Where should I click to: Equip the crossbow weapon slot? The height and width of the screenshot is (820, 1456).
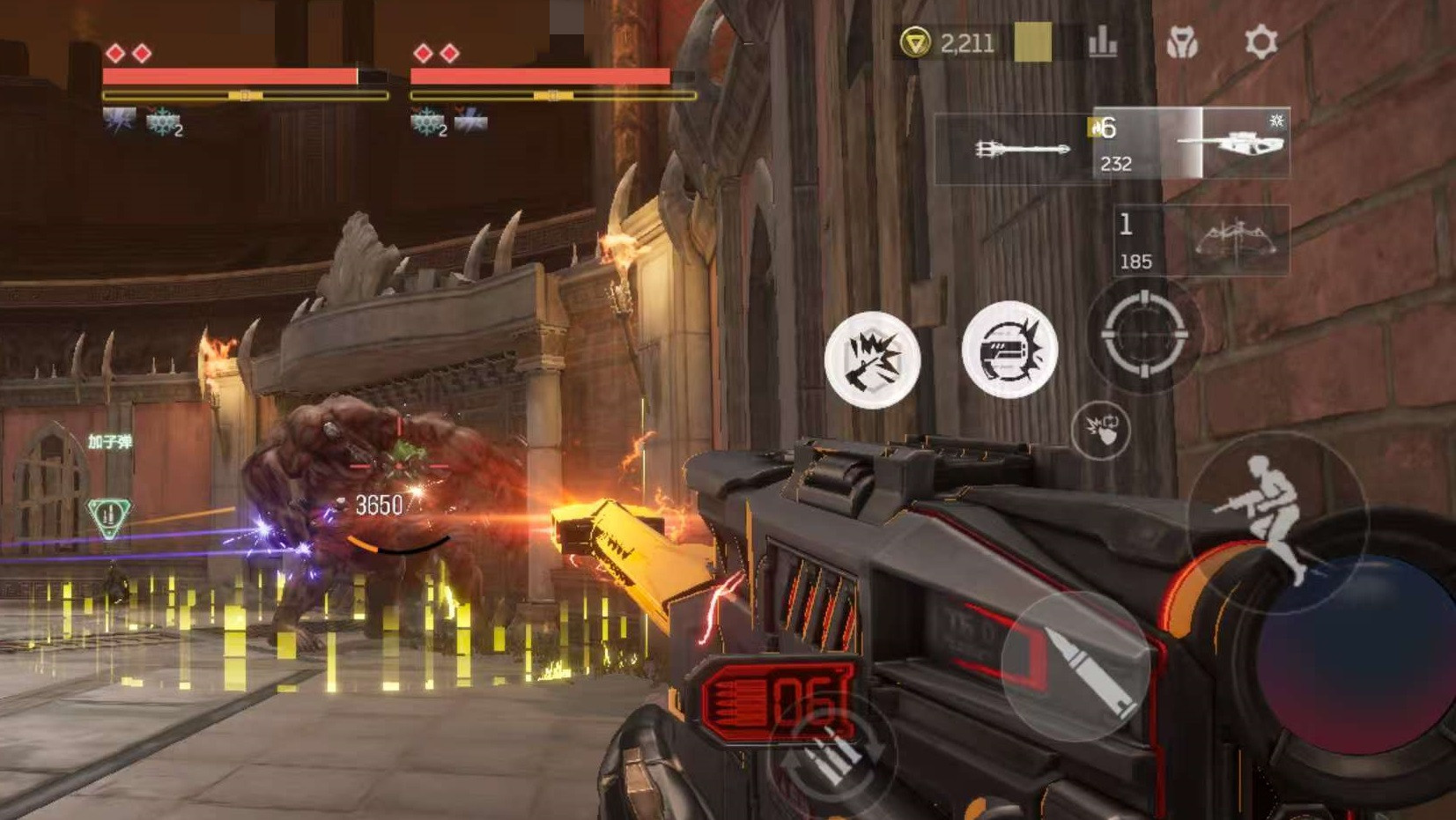click(x=1236, y=240)
